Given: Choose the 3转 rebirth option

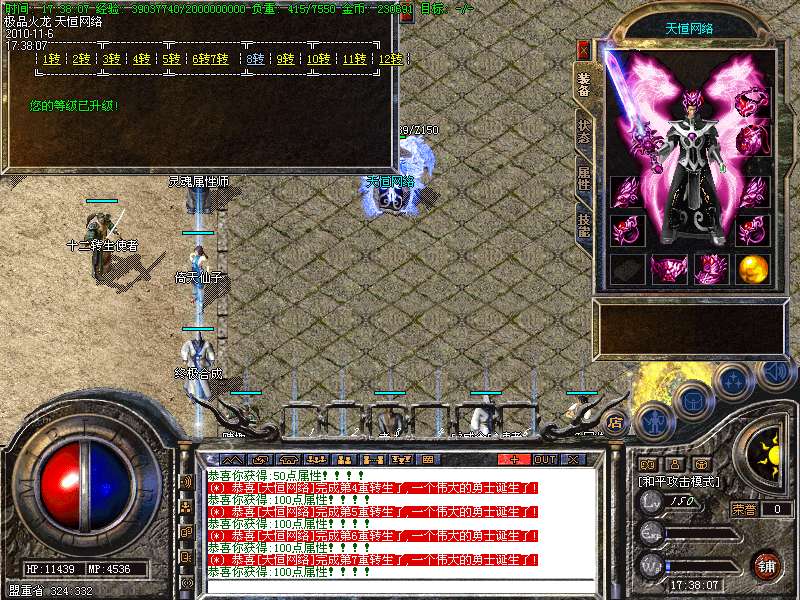Looking at the screenshot, I should [x=111, y=59].
